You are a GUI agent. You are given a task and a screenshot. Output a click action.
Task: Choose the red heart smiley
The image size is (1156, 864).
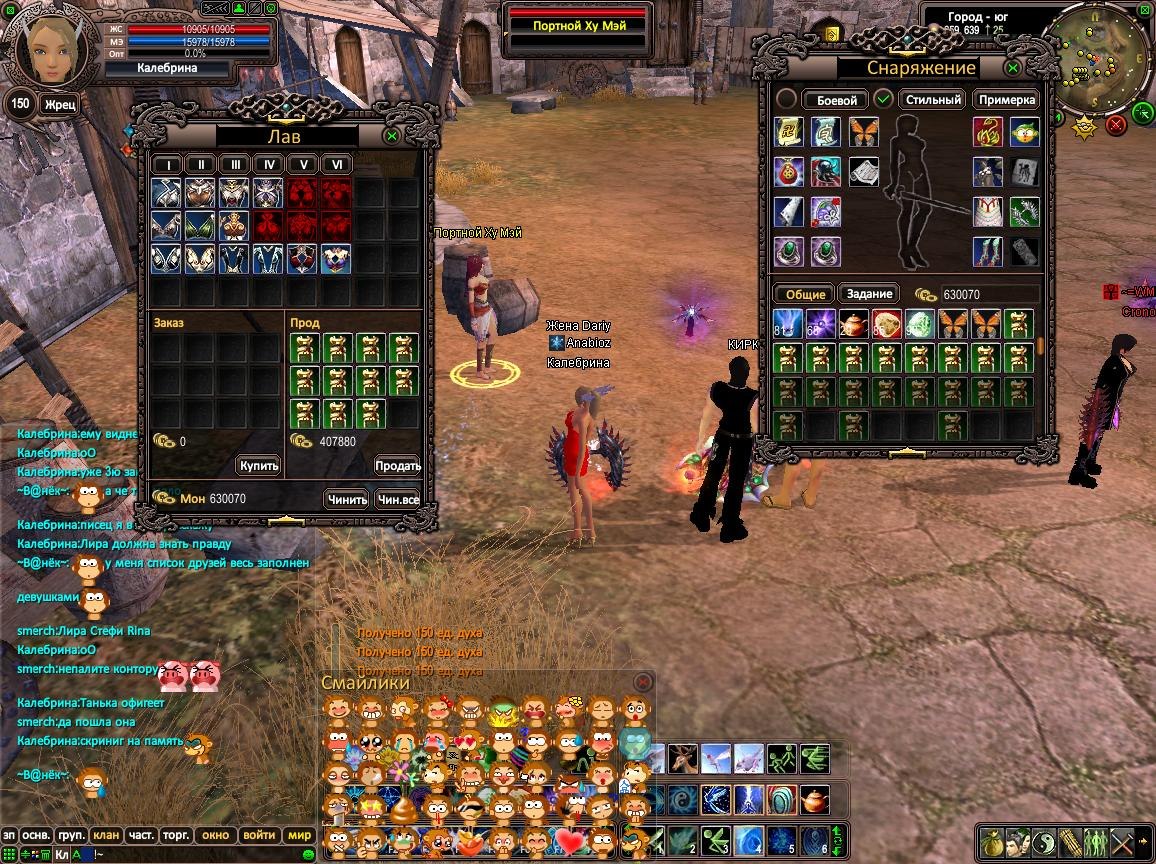pos(571,840)
